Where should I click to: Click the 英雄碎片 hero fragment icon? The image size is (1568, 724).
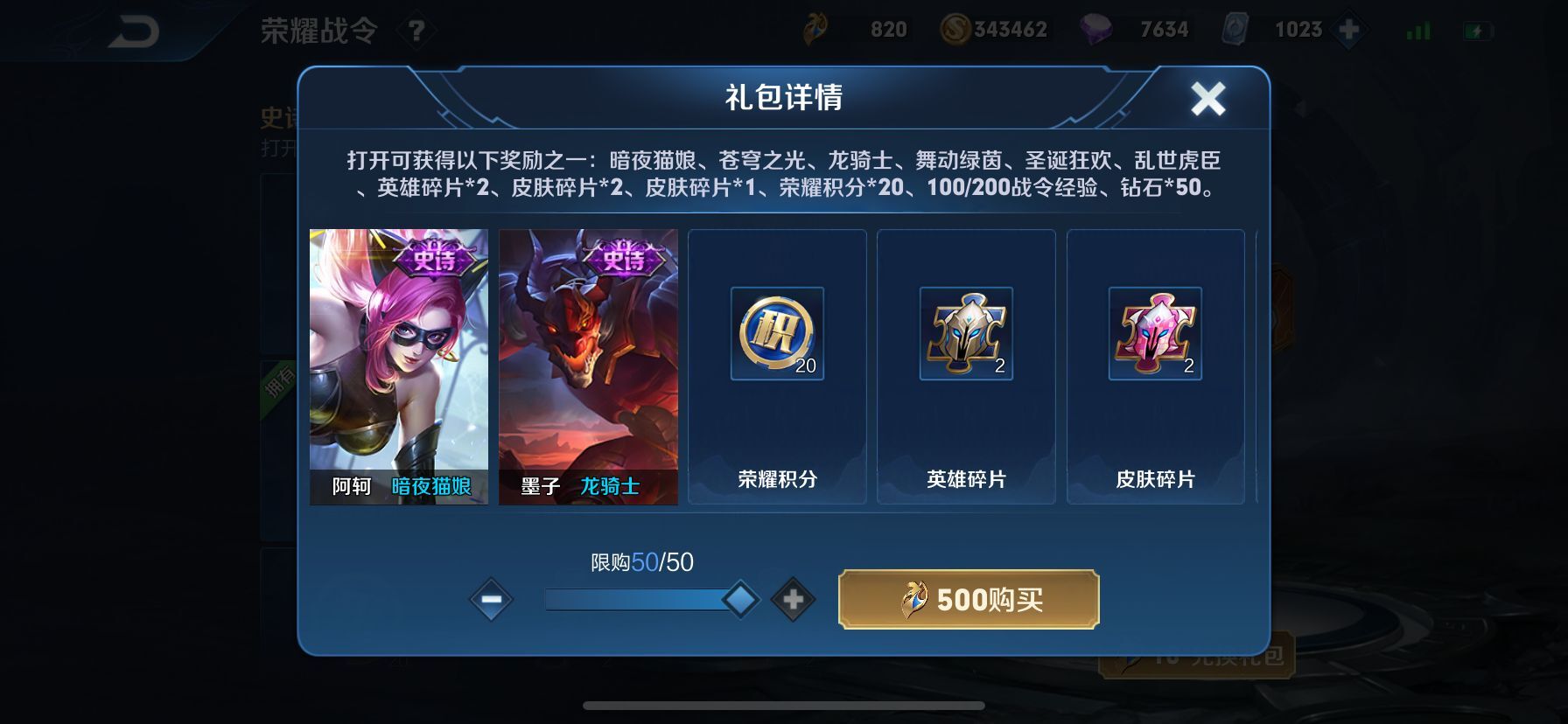click(x=966, y=333)
